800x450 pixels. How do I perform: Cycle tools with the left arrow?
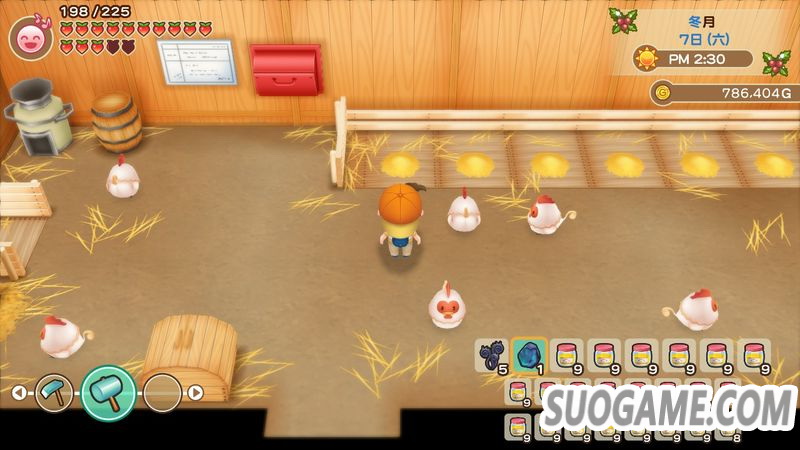coord(19,393)
